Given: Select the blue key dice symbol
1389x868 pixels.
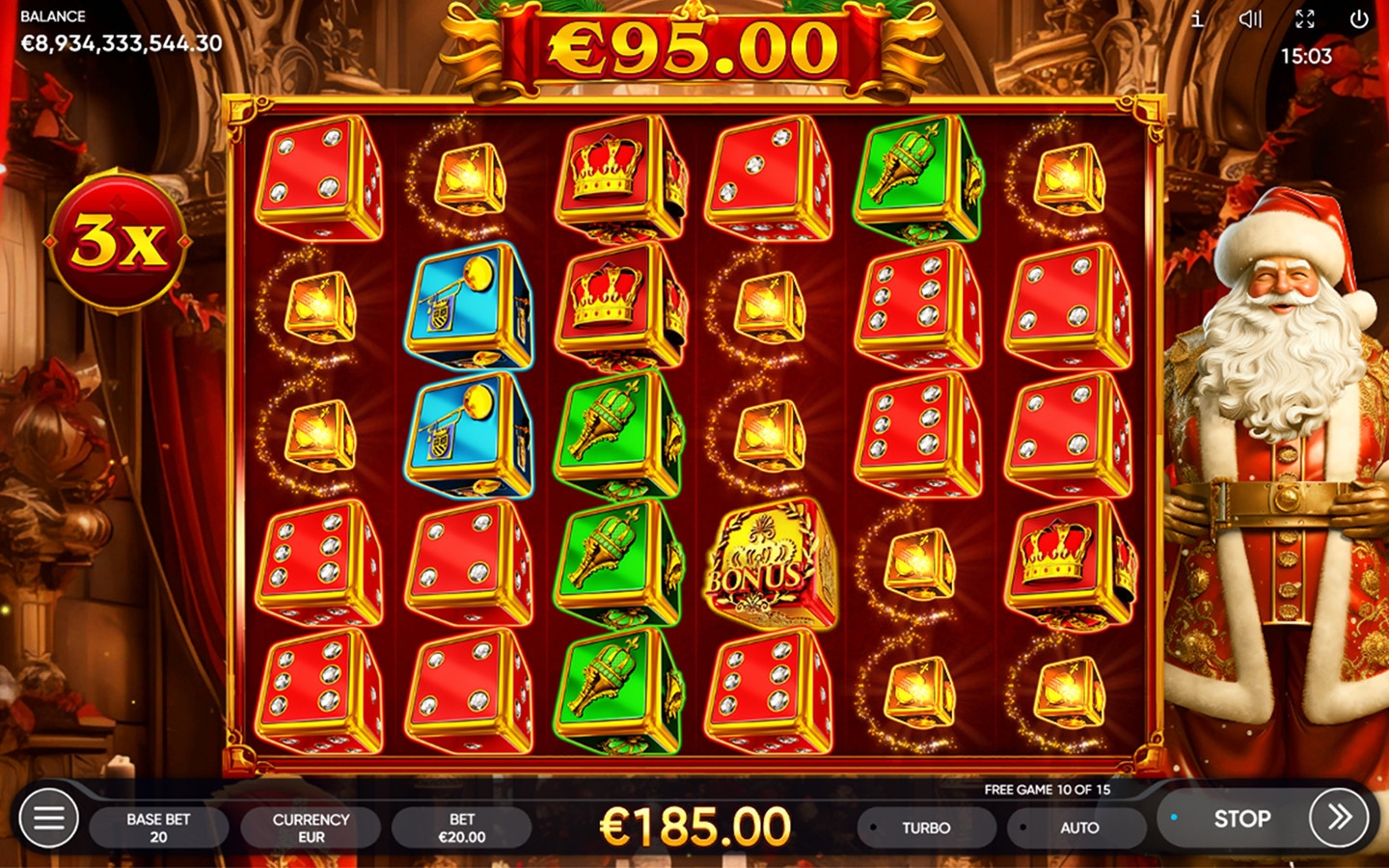Looking at the screenshot, I should [x=470, y=309].
